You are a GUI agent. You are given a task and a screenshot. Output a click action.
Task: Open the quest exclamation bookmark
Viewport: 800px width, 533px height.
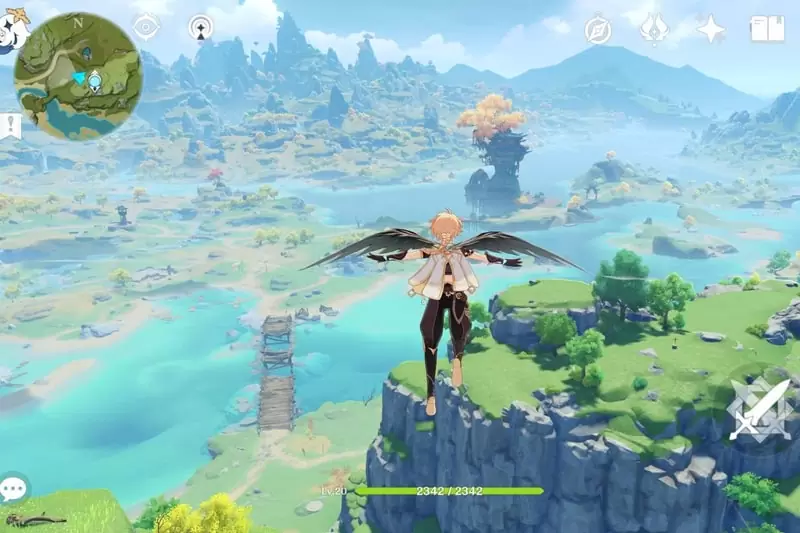pos(10,126)
